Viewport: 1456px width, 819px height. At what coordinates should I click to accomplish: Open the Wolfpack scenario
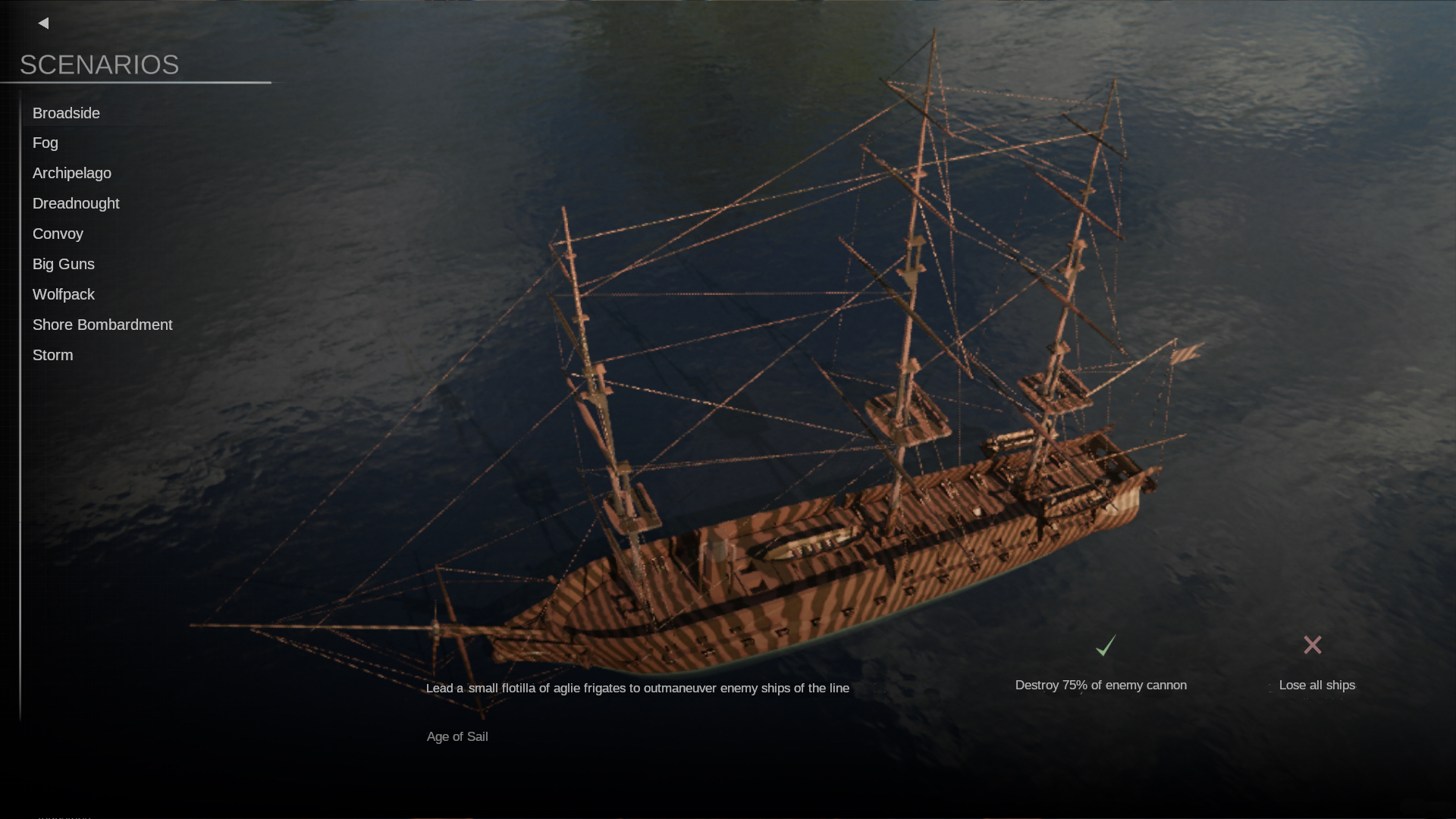click(64, 294)
